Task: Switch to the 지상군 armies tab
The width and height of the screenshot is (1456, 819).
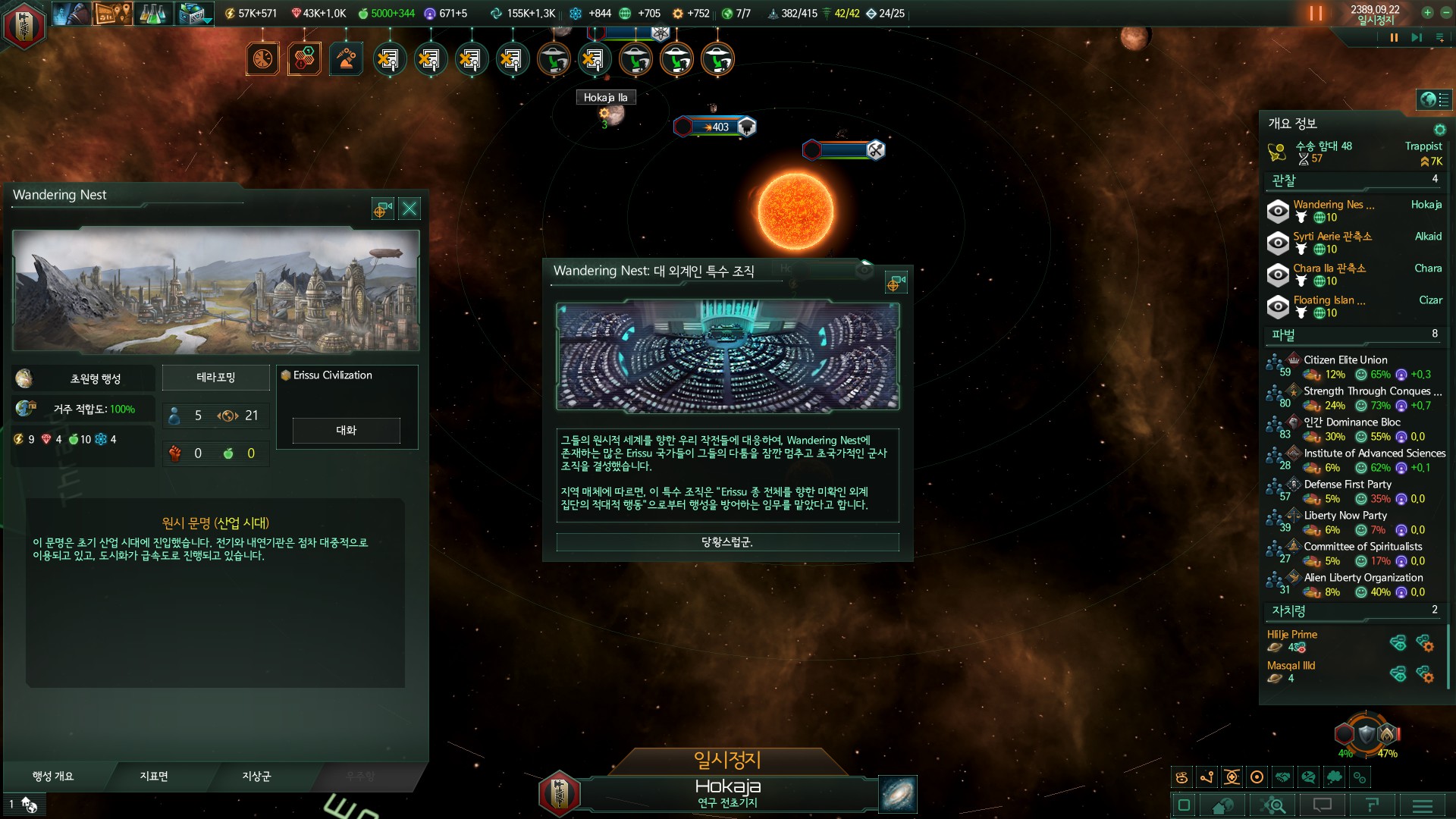Action: [x=256, y=776]
